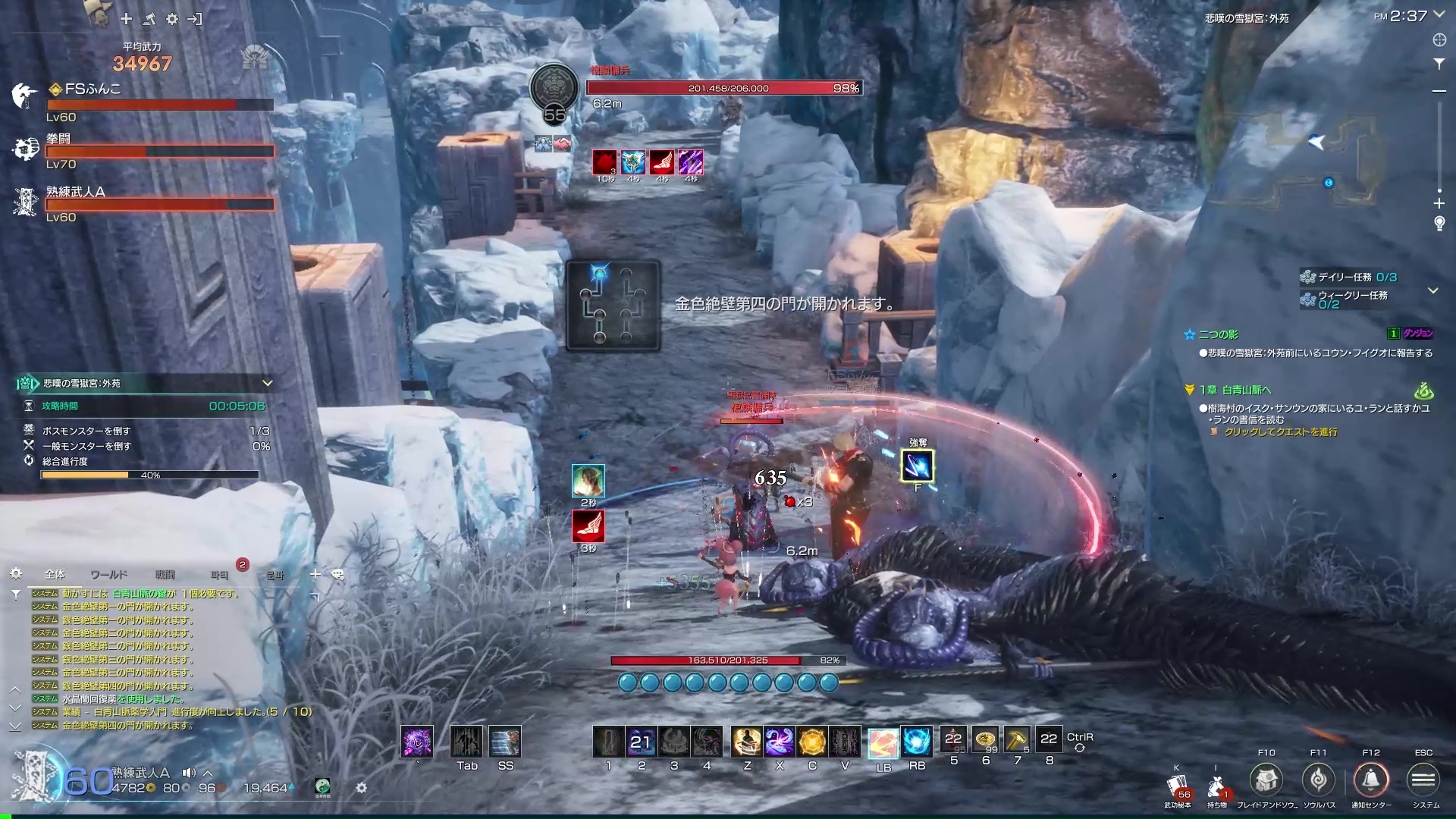Screen dimensions: 1456x819
Task: Click the minimap zoom-out minus button
Action: pos(1439,91)
